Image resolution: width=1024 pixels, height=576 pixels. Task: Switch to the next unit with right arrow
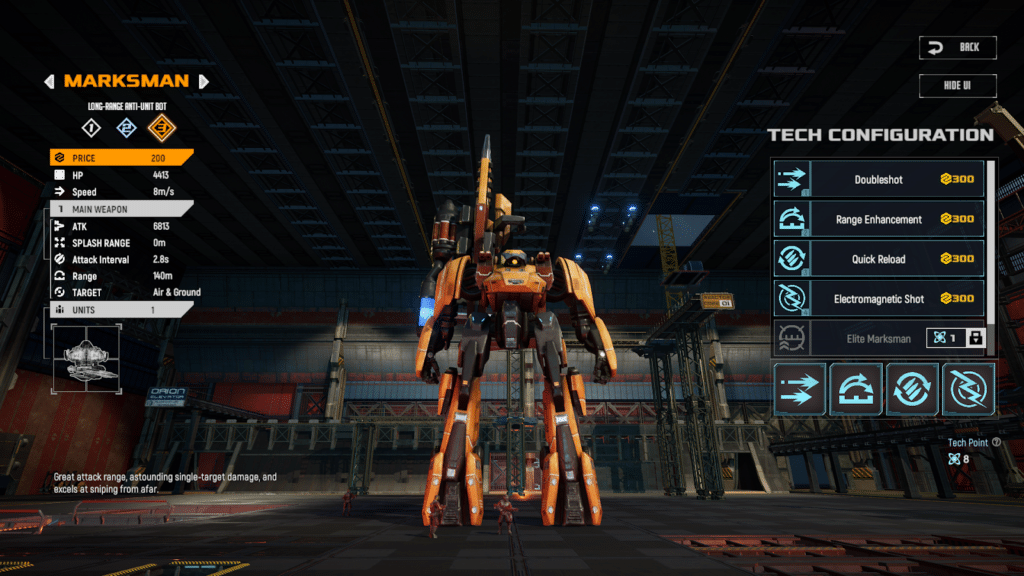[204, 81]
